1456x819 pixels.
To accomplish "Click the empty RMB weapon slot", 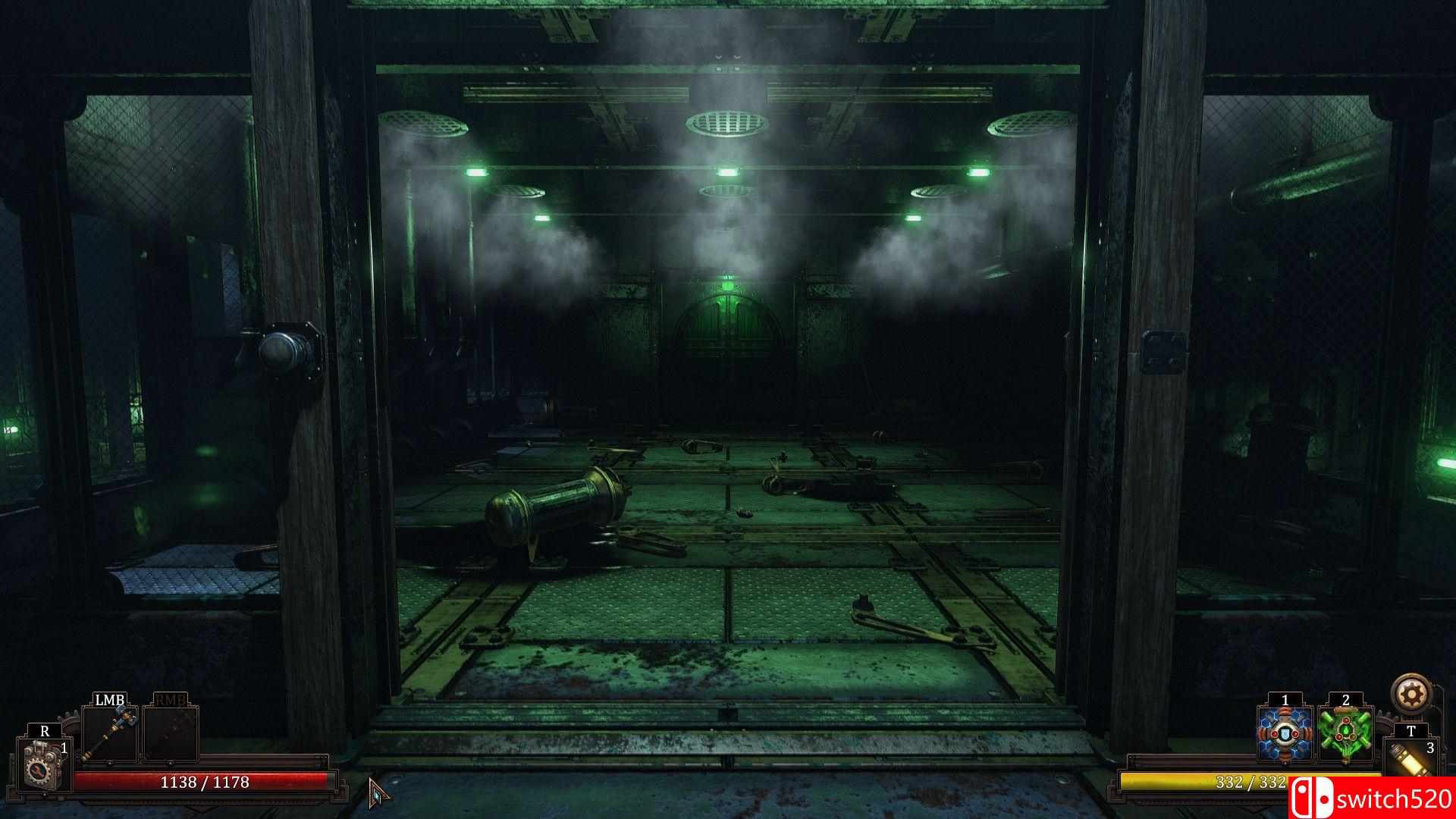I will point(171,734).
